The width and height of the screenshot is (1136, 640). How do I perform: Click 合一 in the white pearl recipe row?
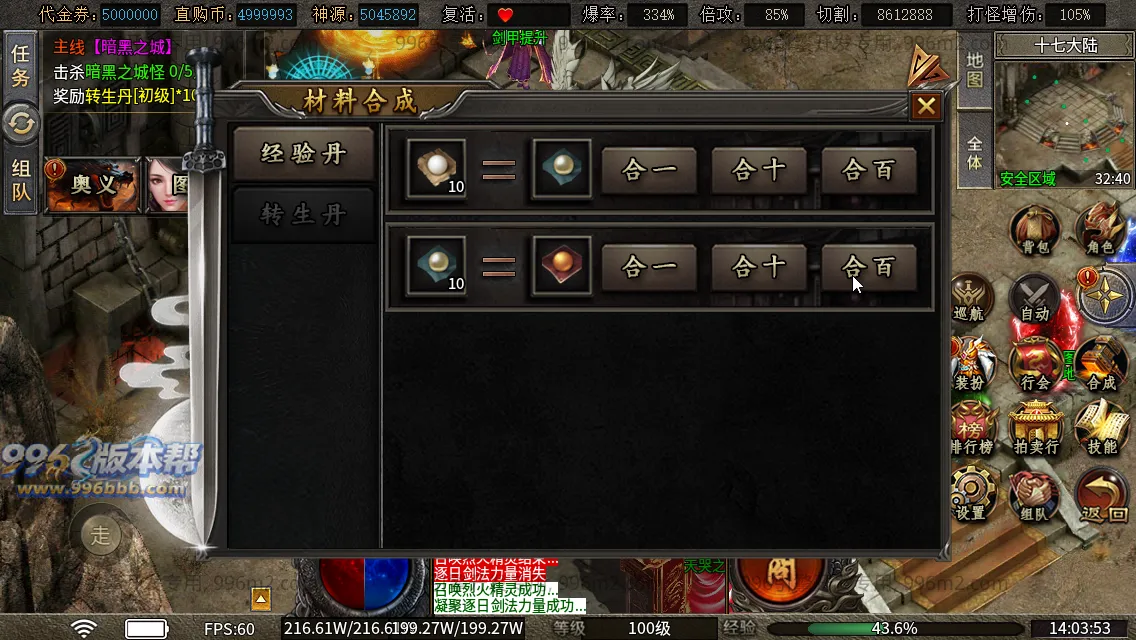[x=649, y=170]
